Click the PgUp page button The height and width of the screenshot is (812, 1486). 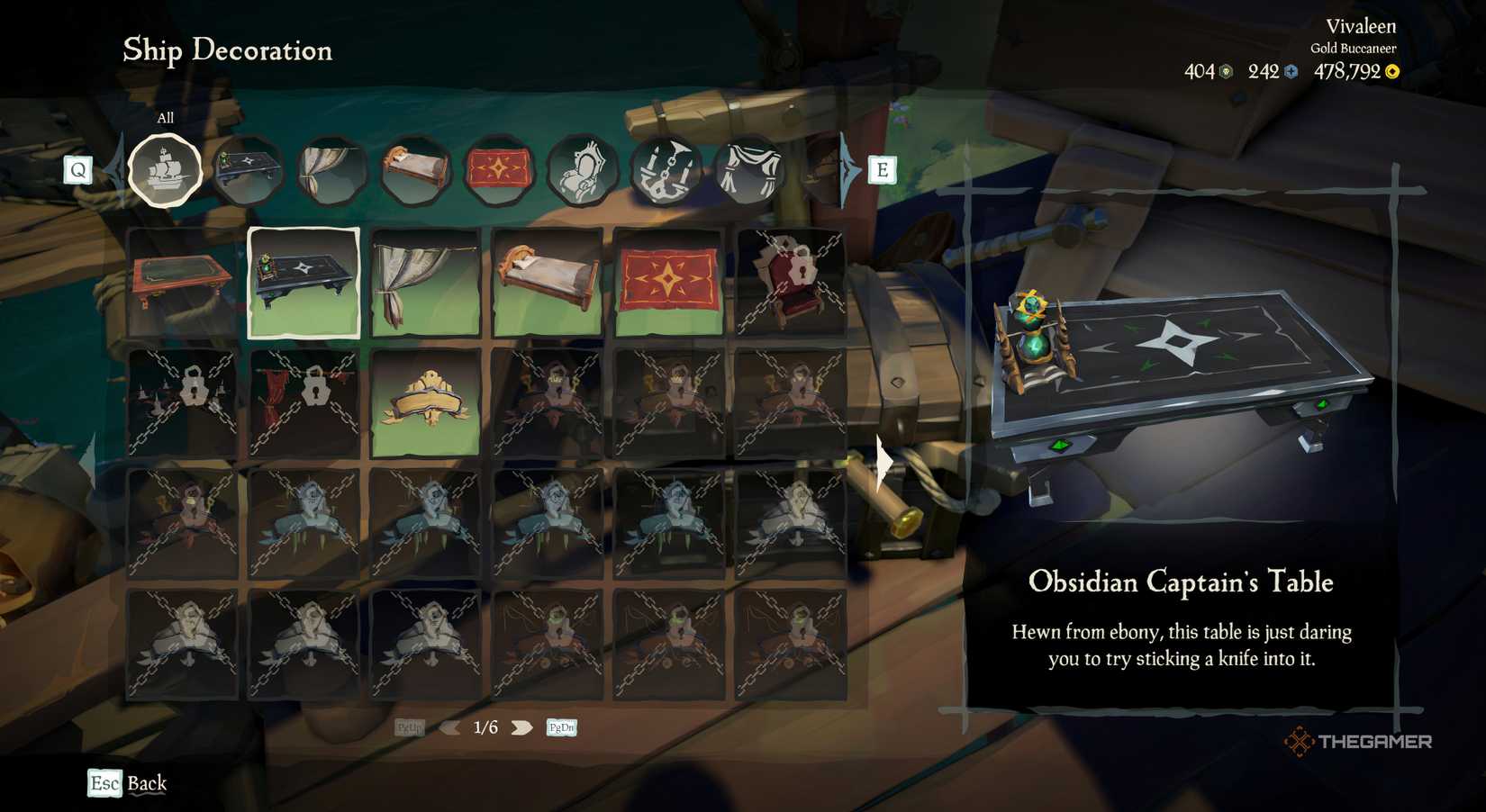[409, 726]
